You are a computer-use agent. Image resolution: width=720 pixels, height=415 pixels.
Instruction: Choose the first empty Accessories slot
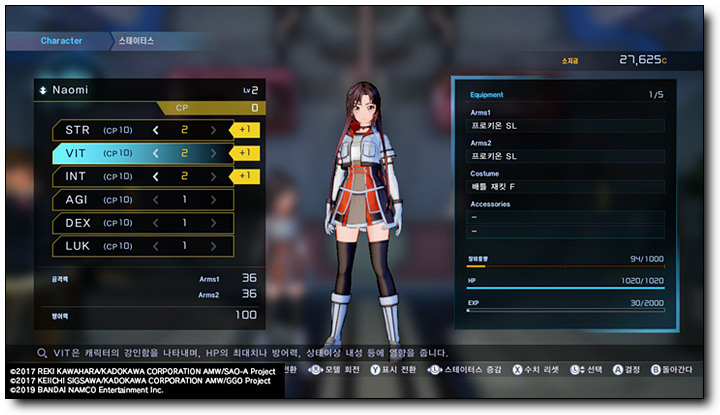click(566, 217)
